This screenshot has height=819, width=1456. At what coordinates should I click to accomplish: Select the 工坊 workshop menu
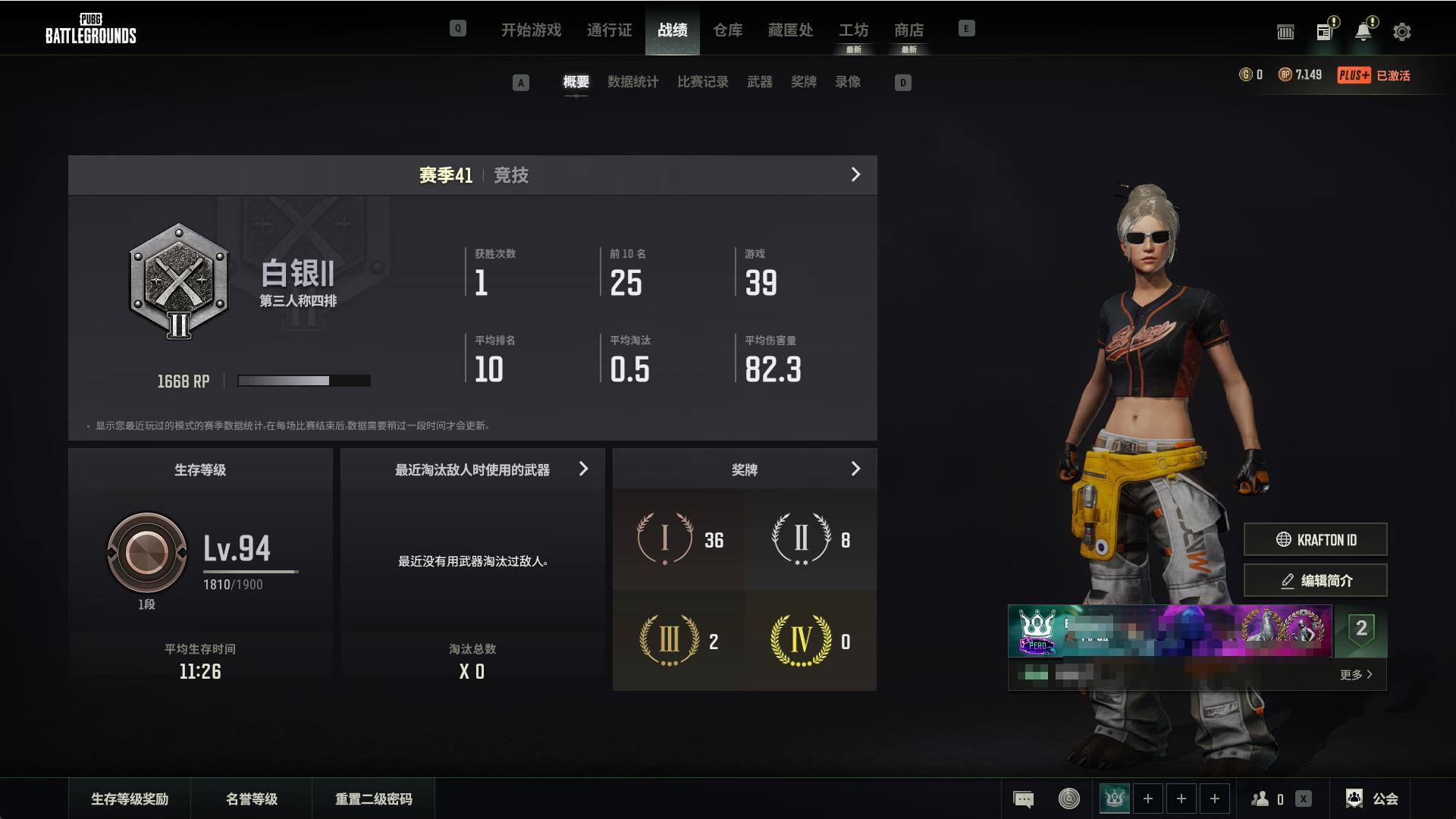tap(853, 30)
